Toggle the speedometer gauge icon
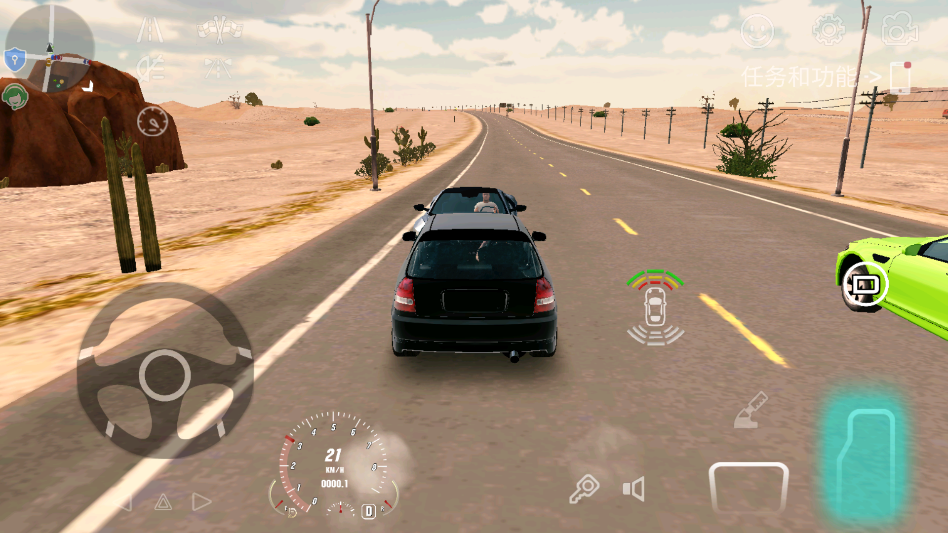Viewport: 948px width, 533px height. pos(152,121)
